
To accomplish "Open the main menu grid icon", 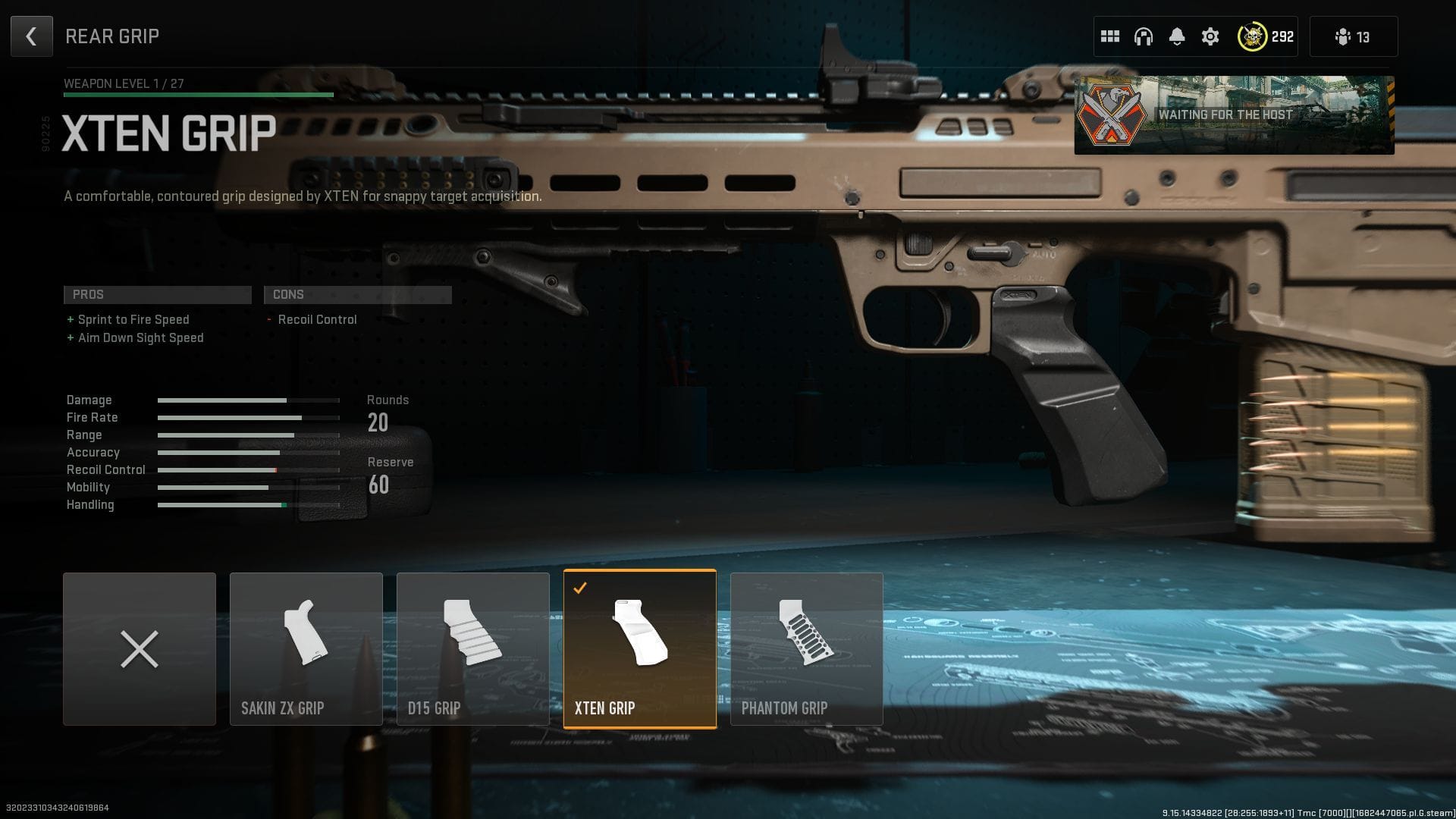I will click(1109, 36).
